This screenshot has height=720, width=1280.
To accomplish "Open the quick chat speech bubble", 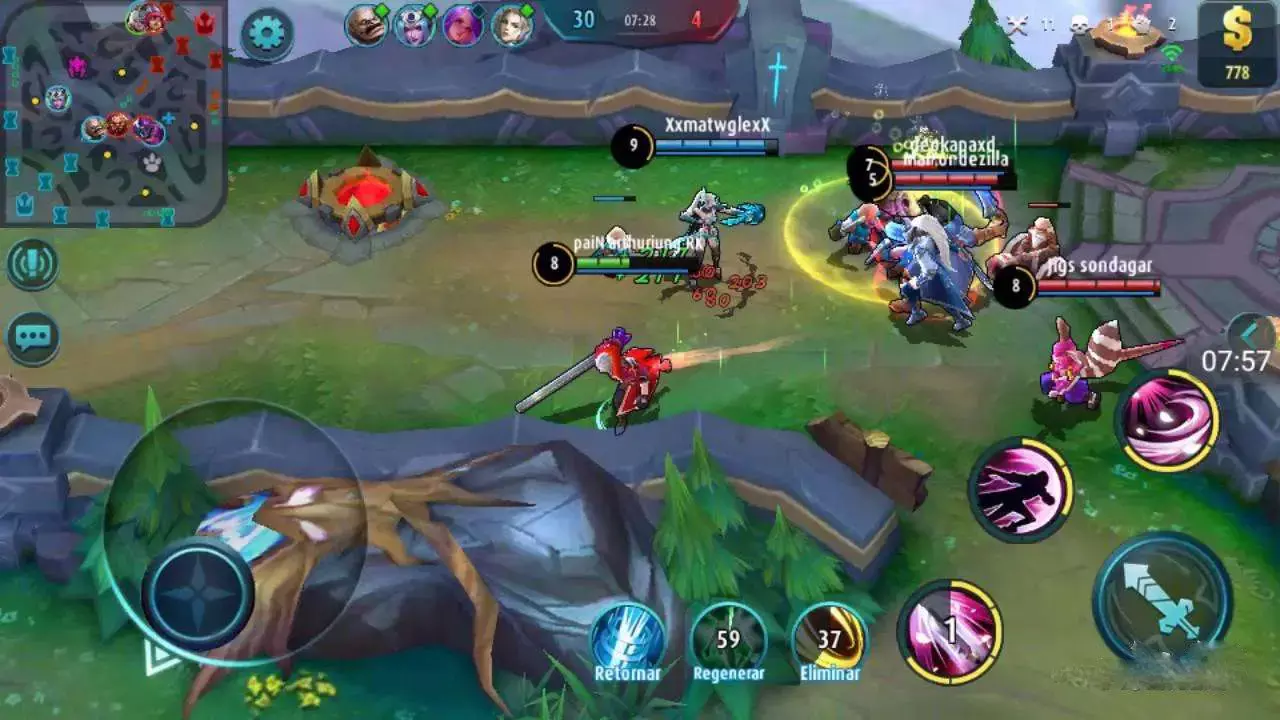I will (x=32, y=338).
